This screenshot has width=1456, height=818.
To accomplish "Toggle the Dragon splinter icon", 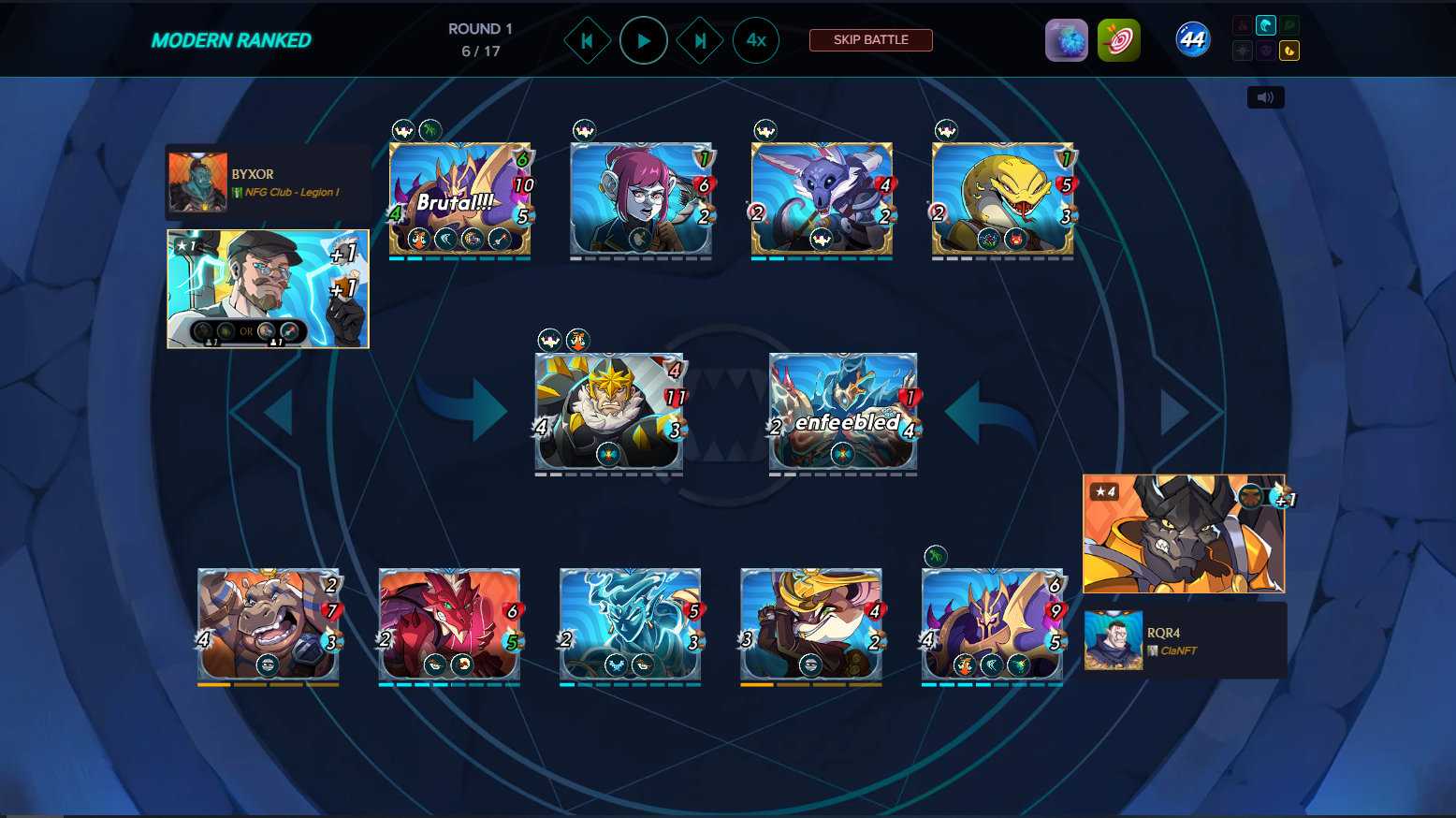I will point(1290,51).
